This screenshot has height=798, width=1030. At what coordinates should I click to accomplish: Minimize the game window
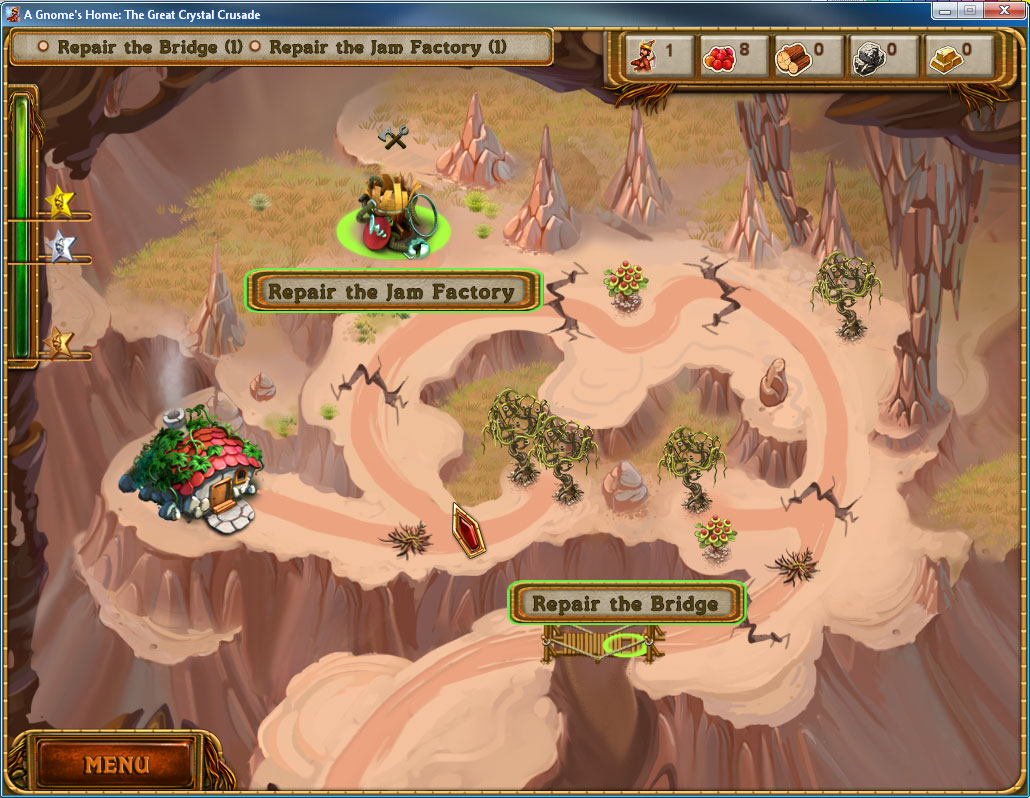pos(945,10)
